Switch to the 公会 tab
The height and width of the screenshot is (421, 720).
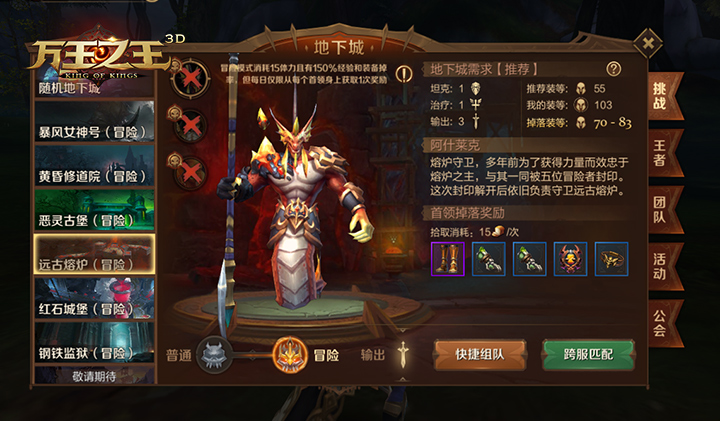coord(659,321)
